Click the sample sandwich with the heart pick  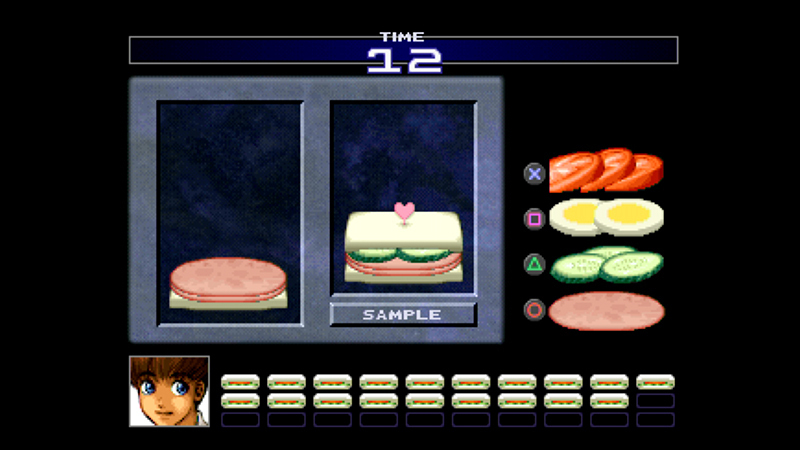pos(403,248)
